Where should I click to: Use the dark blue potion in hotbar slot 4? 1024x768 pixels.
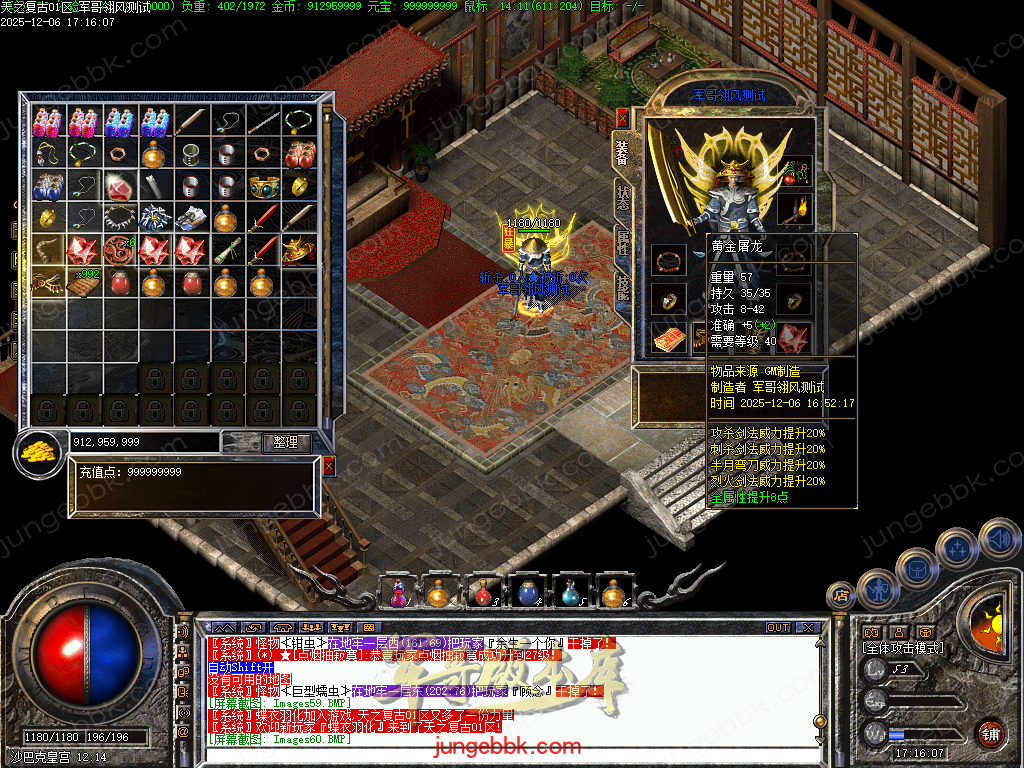click(x=527, y=593)
